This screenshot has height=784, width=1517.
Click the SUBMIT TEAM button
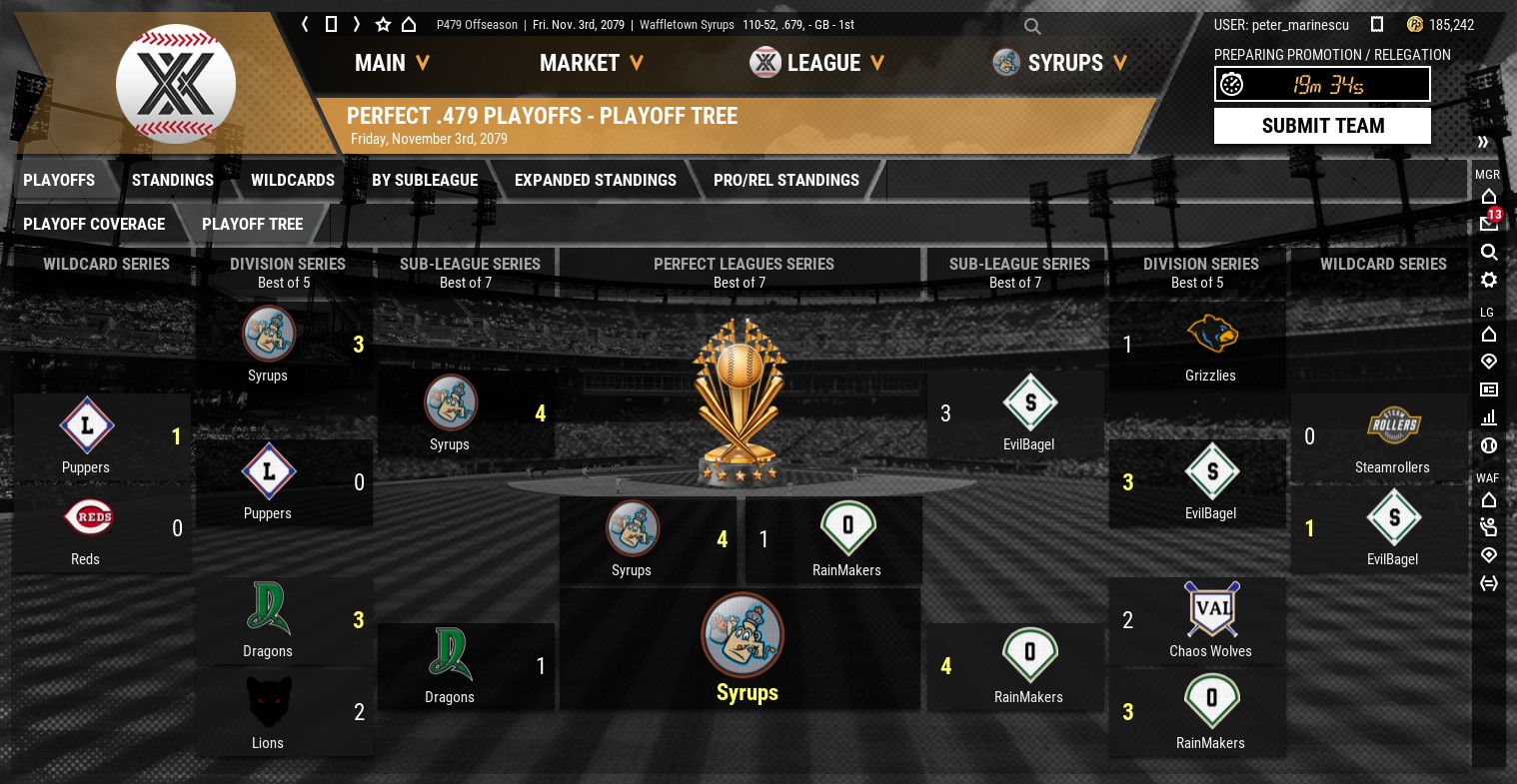(x=1322, y=126)
